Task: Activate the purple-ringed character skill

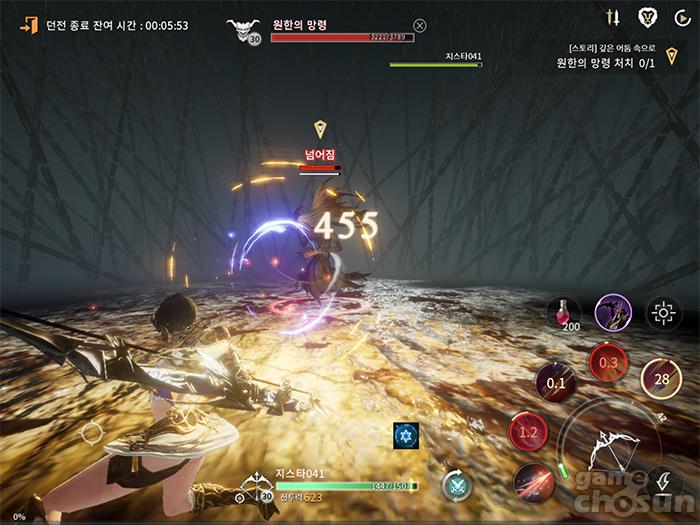Action: (612, 313)
